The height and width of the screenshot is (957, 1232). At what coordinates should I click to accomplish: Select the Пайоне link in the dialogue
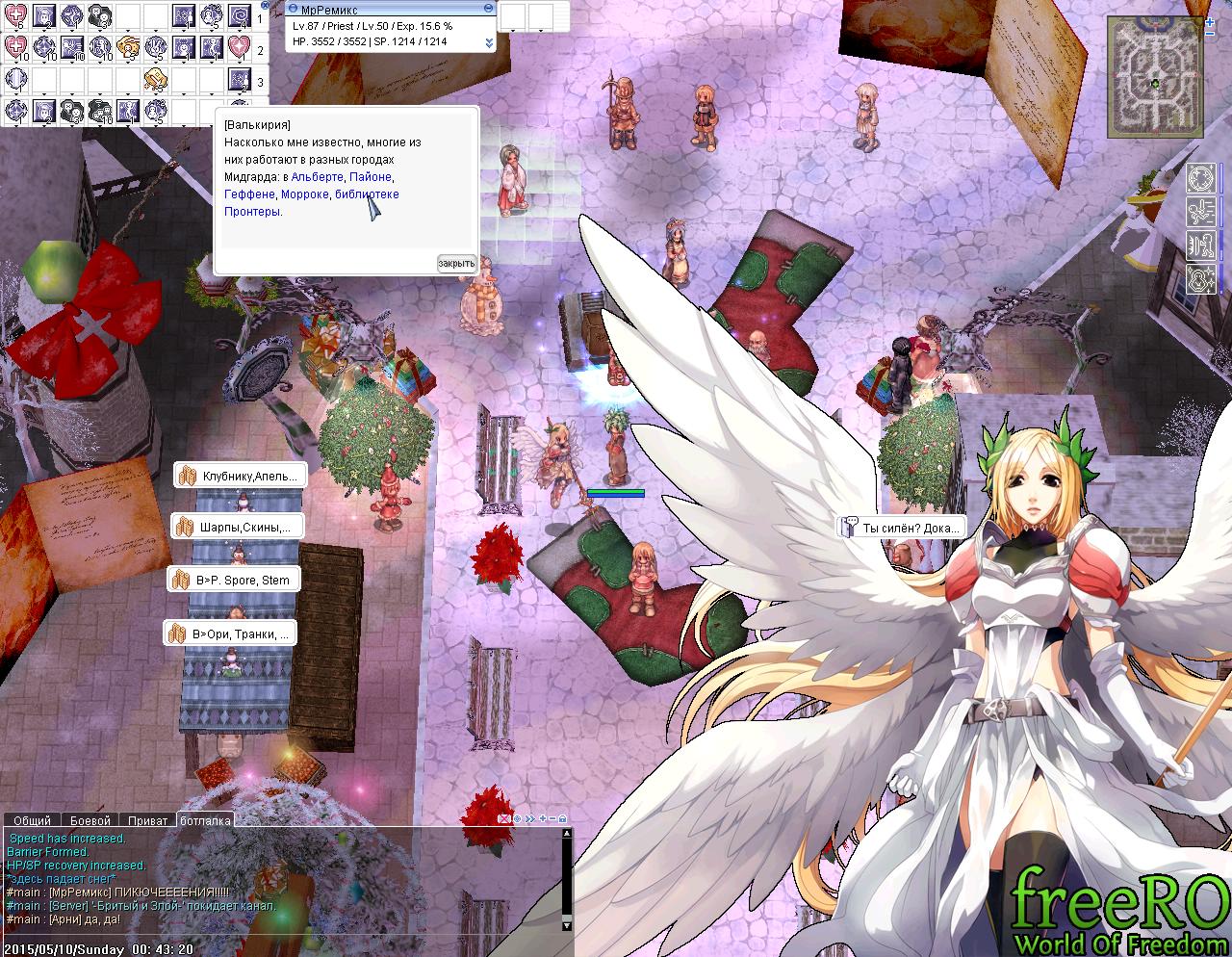coord(371,177)
